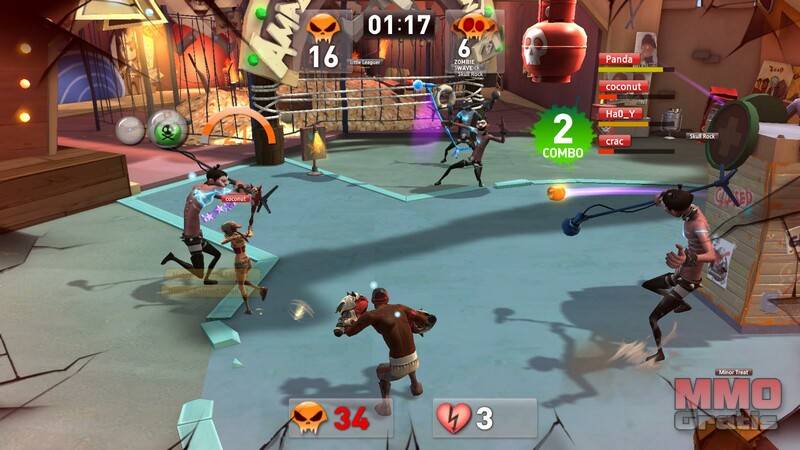Select Ha0_Y in the player list
This screenshot has width=800, height=450.
point(621,114)
